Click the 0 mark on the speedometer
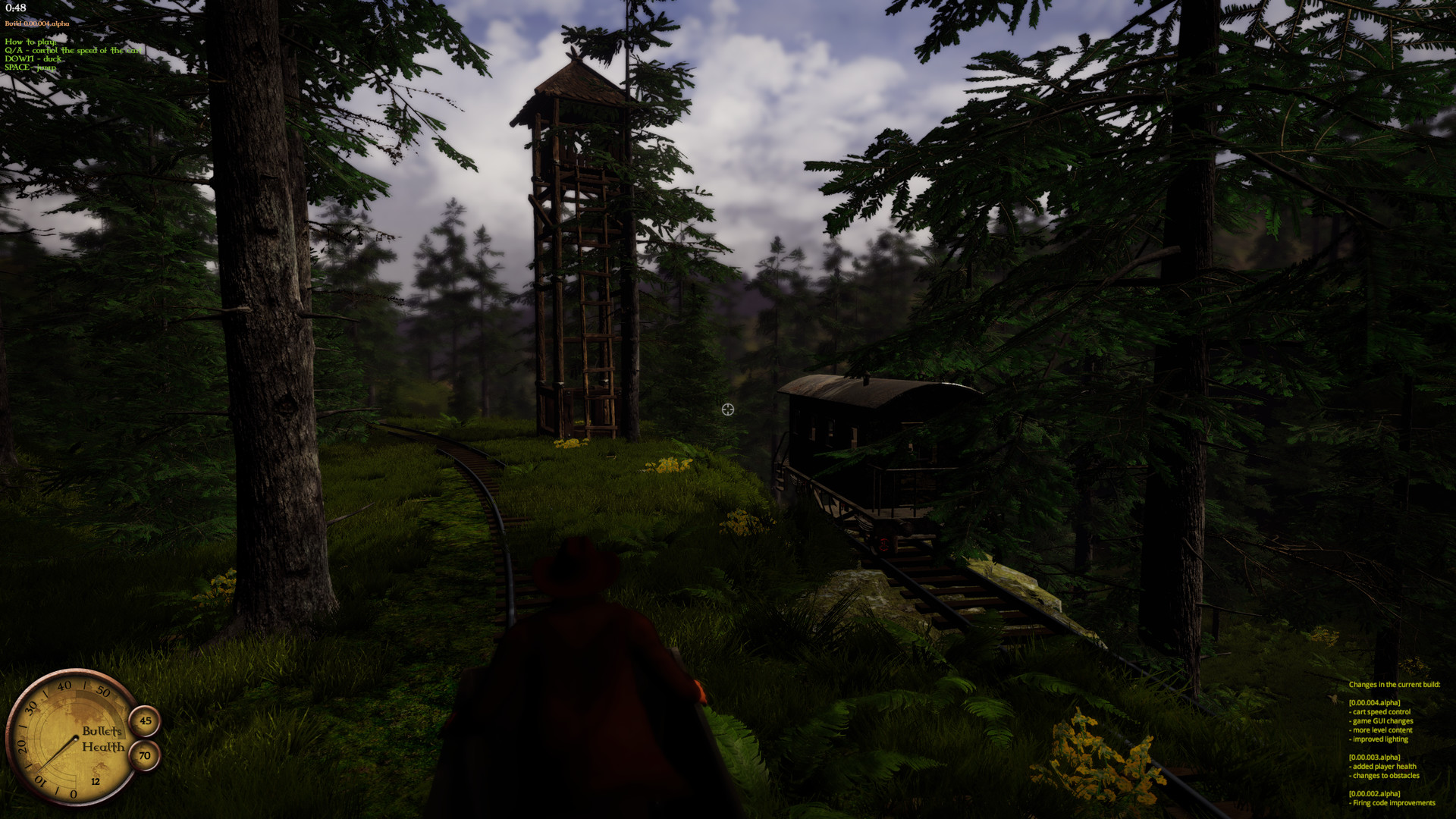Viewport: 1456px width, 819px height. pos(73,793)
